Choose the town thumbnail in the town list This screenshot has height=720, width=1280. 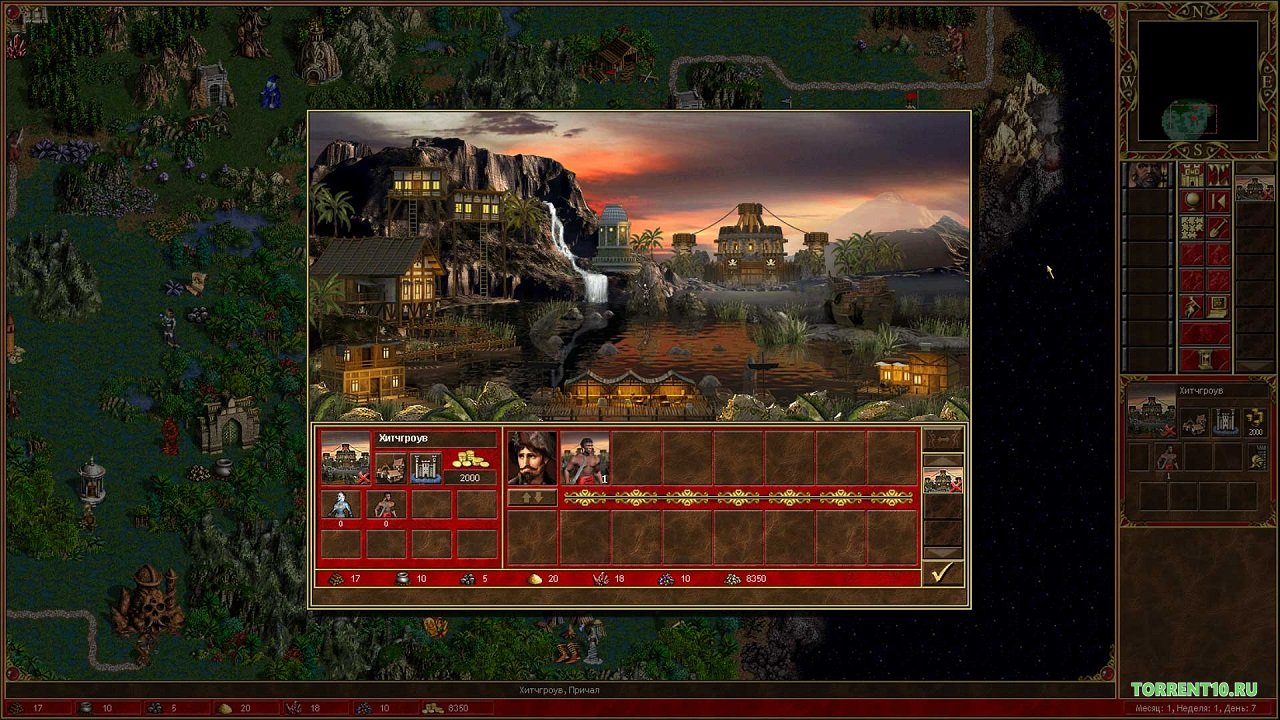(942, 481)
